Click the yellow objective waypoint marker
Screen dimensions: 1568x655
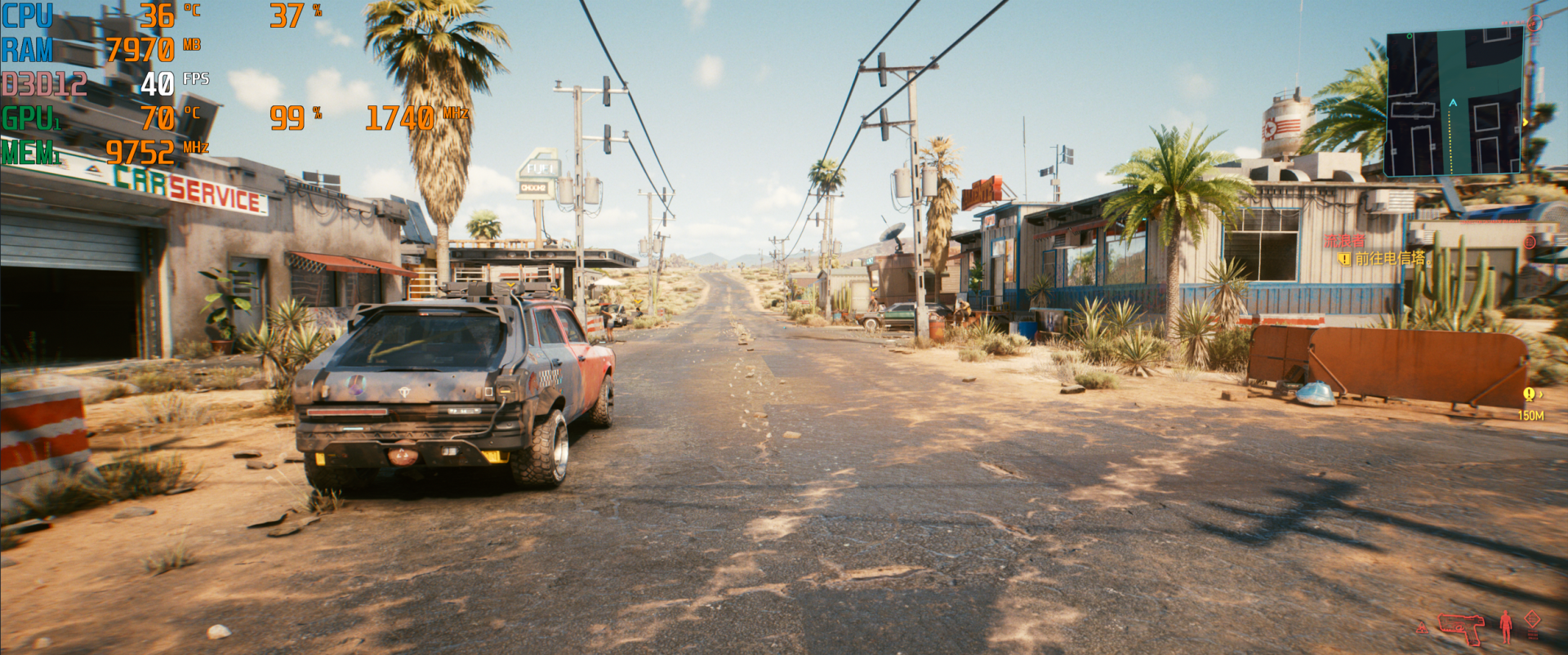(1529, 394)
